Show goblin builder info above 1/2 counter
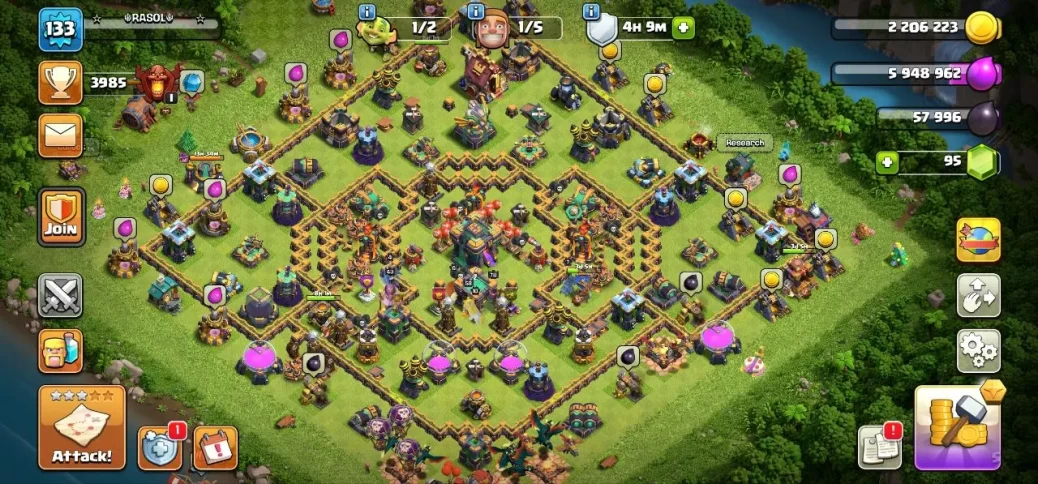1038x484 pixels. click(365, 12)
